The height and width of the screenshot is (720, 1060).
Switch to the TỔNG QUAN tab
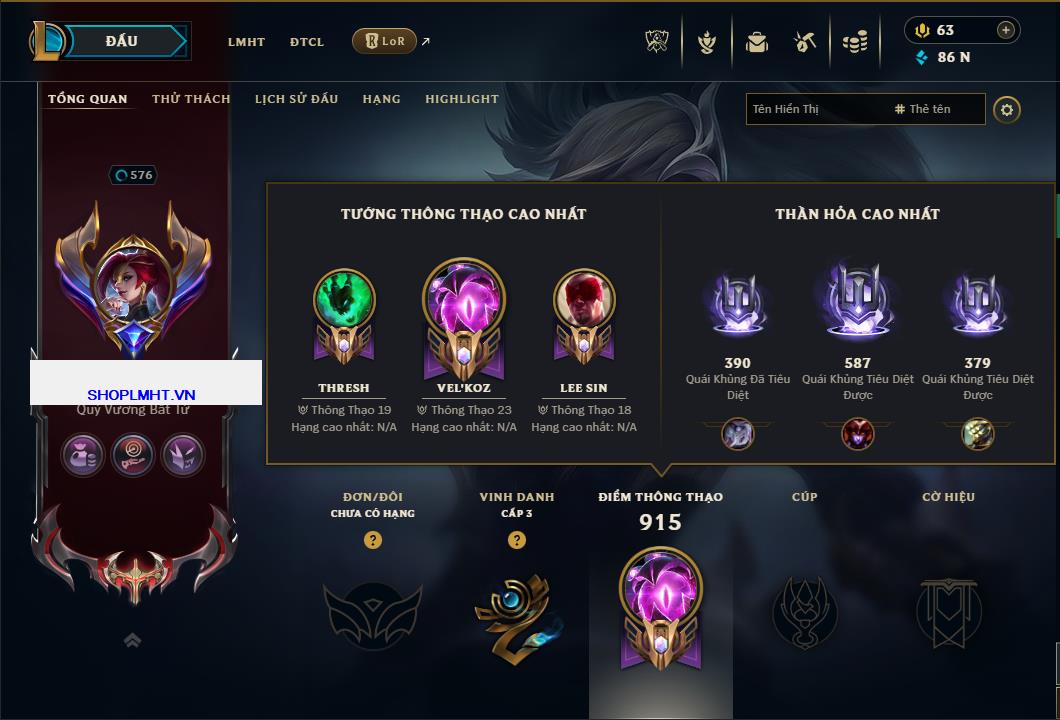click(88, 99)
